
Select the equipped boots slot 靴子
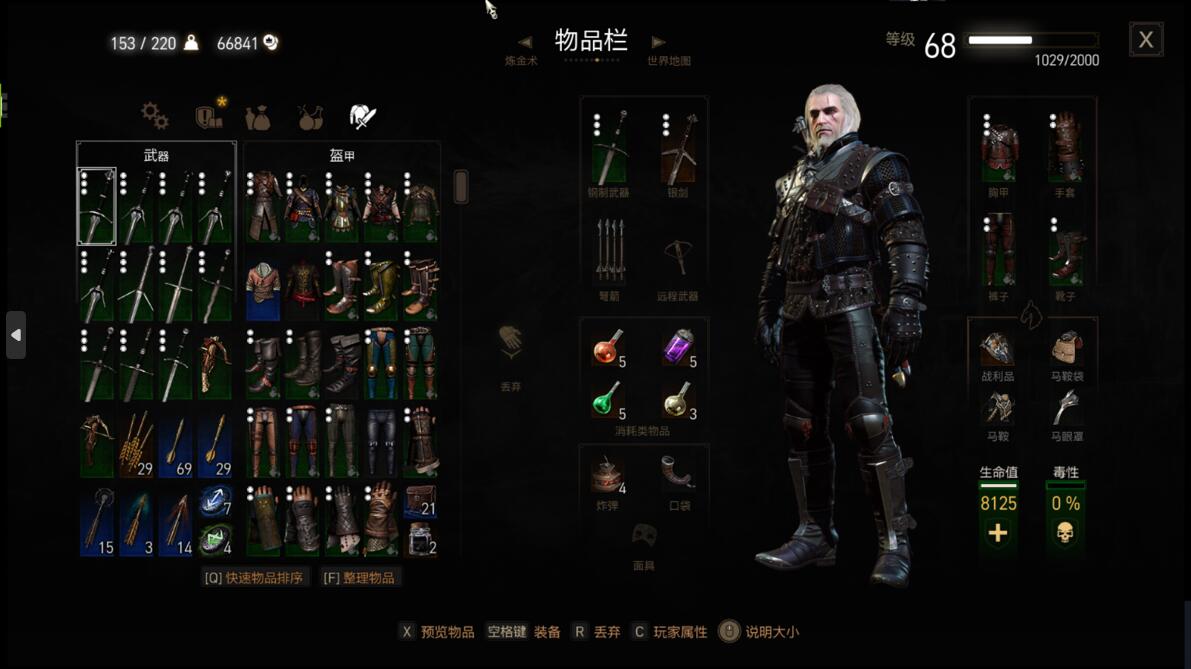pyautogui.click(x=1065, y=253)
